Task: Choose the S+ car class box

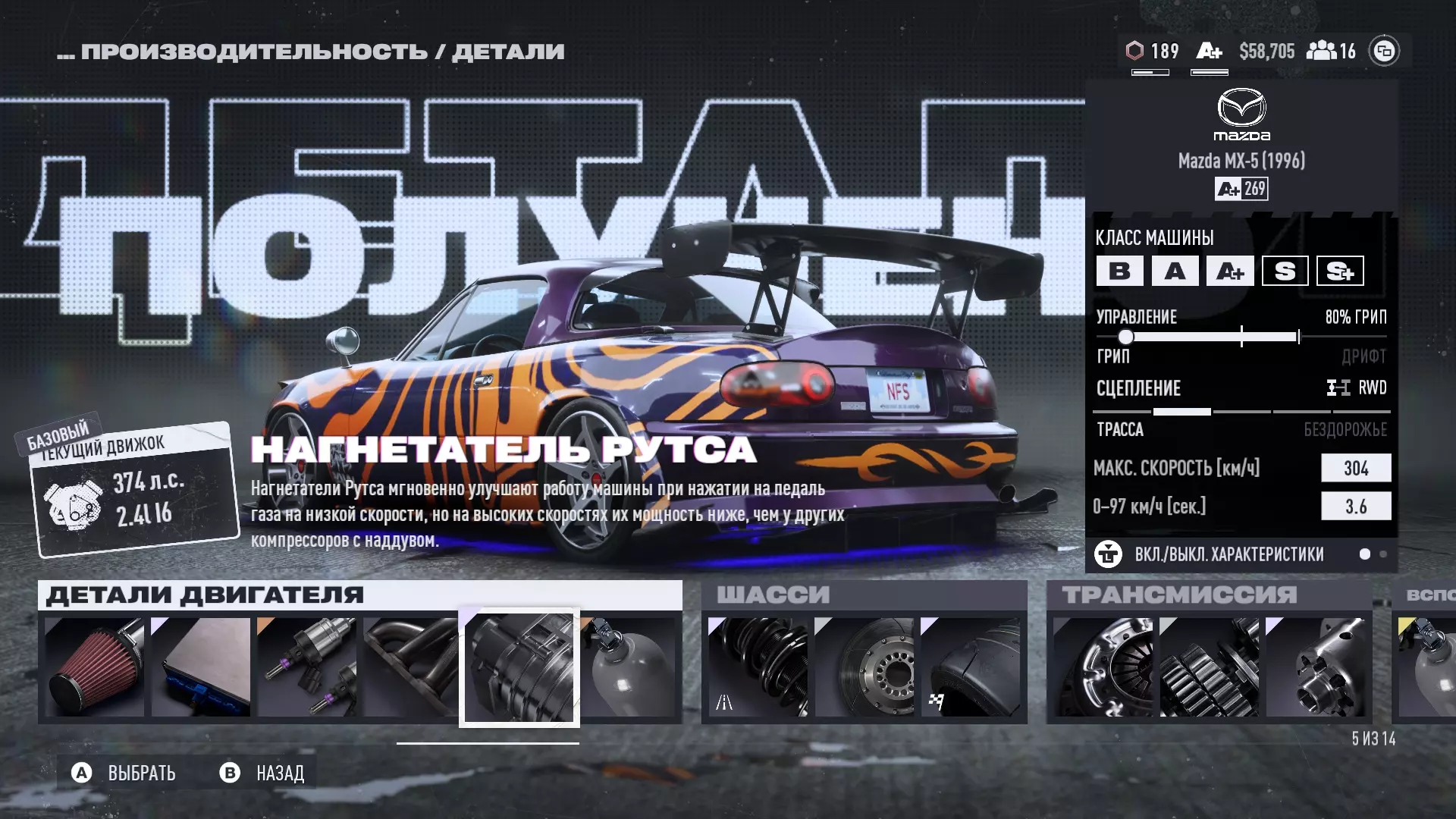Action: (x=1340, y=271)
